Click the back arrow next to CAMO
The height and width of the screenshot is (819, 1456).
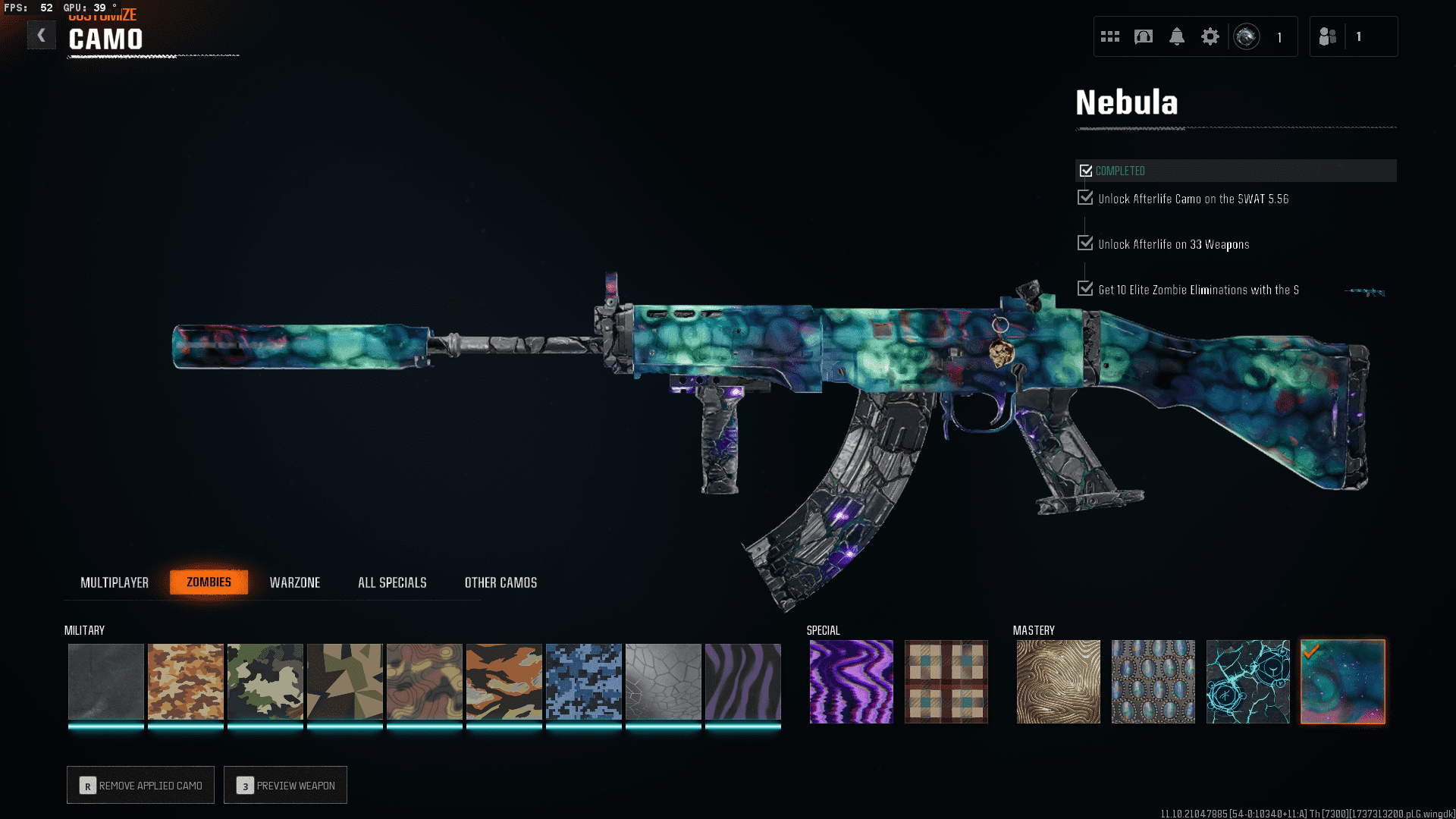(42, 35)
